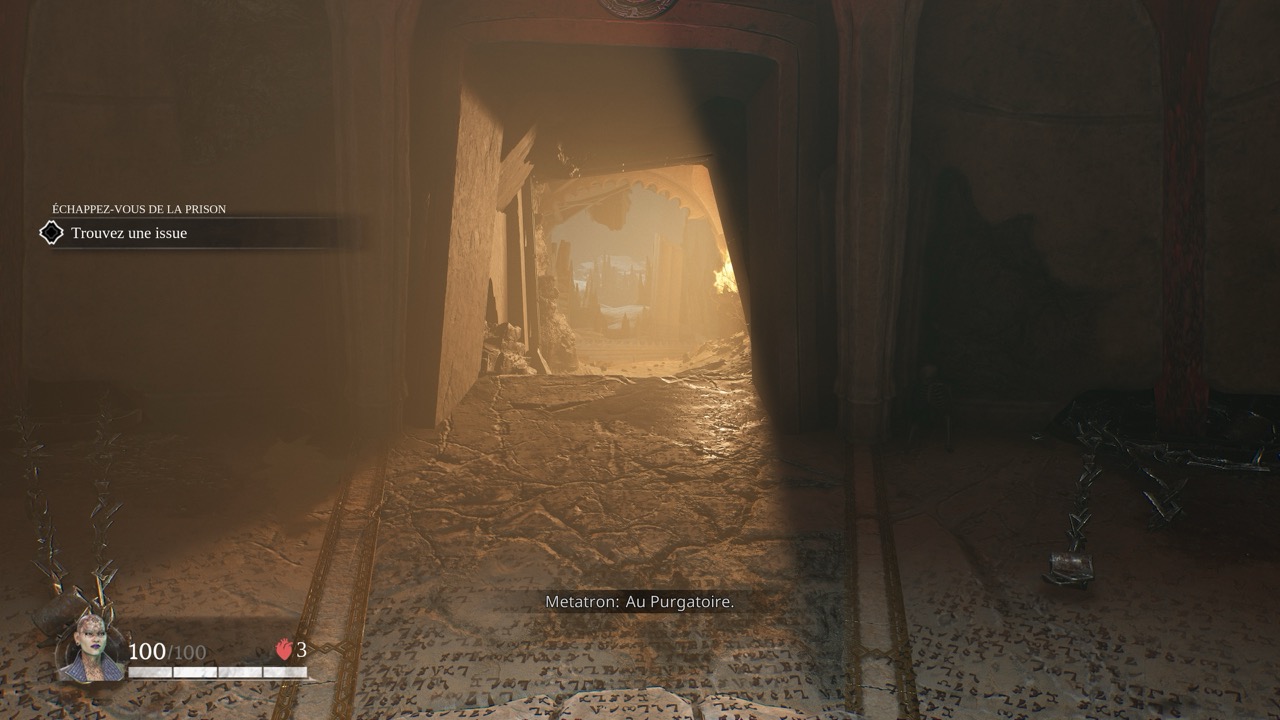The width and height of the screenshot is (1280, 720).
Task: Select the 'Trouvez une issue' objective tracker
Action: click(129, 233)
